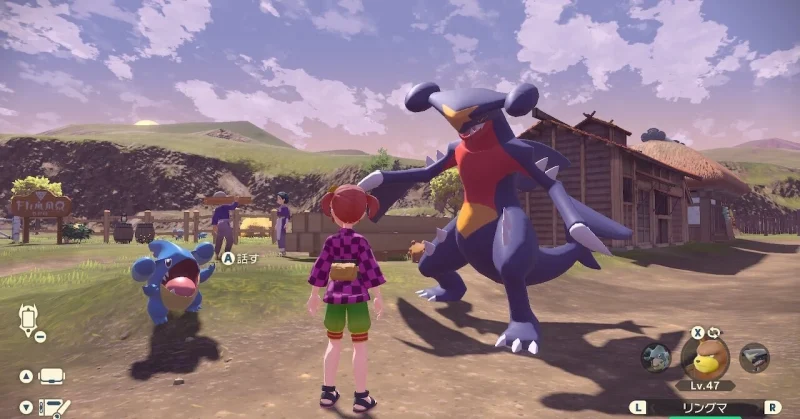800x419 pixels.
Task: Click the swap arrows icon above Ursaring
Action: click(715, 332)
